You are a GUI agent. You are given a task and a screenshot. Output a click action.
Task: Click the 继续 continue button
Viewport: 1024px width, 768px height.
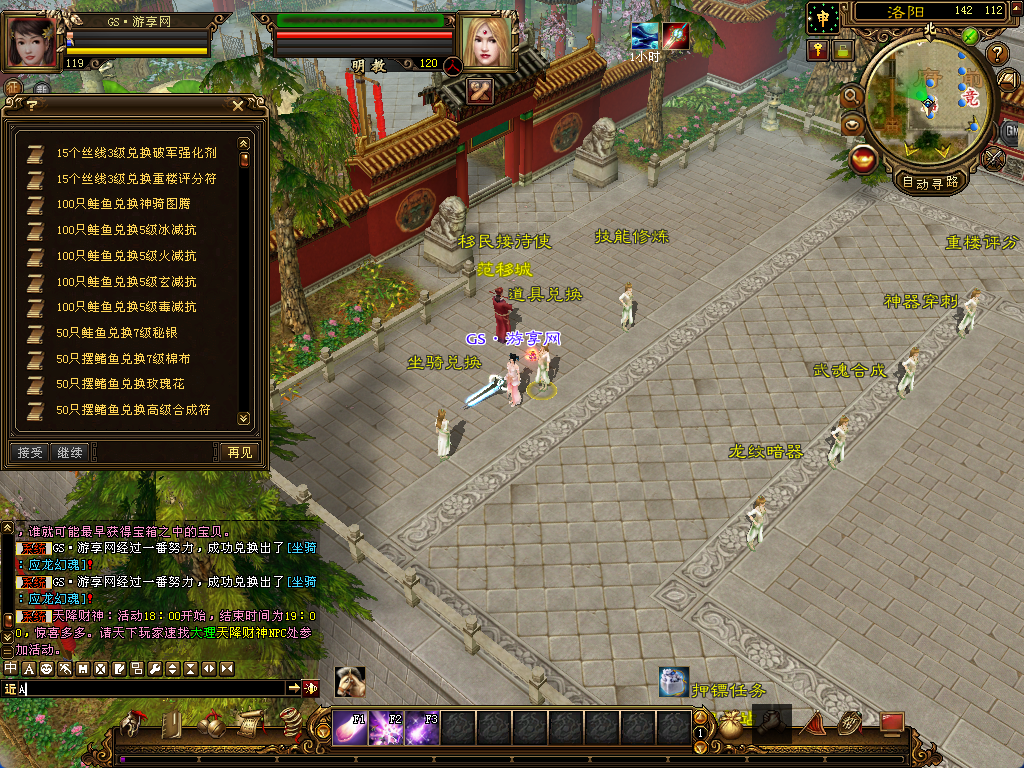[x=68, y=453]
